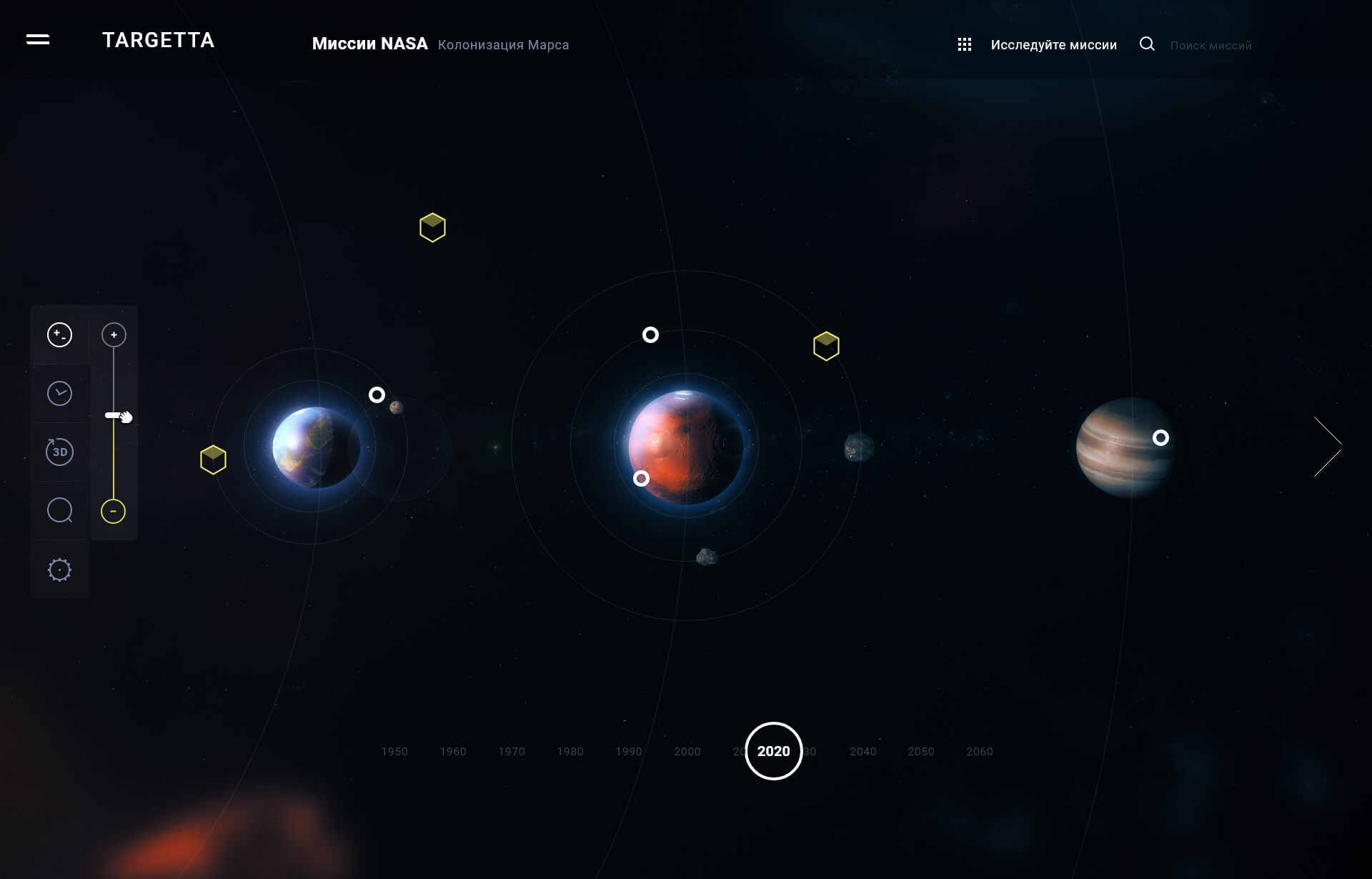Open the hamburger menu
The height and width of the screenshot is (879, 1372).
[38, 40]
